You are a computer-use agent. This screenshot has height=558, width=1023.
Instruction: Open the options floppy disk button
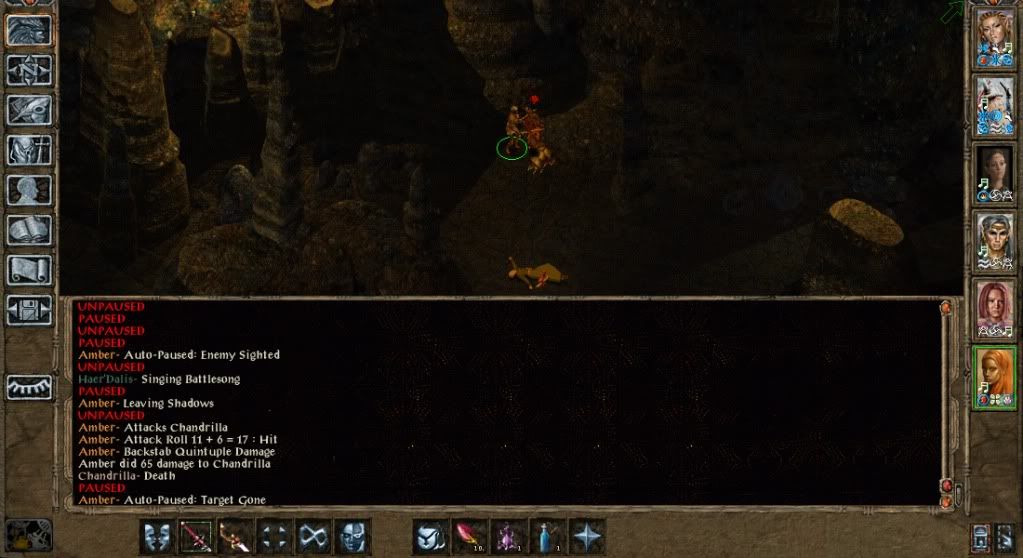(29, 309)
